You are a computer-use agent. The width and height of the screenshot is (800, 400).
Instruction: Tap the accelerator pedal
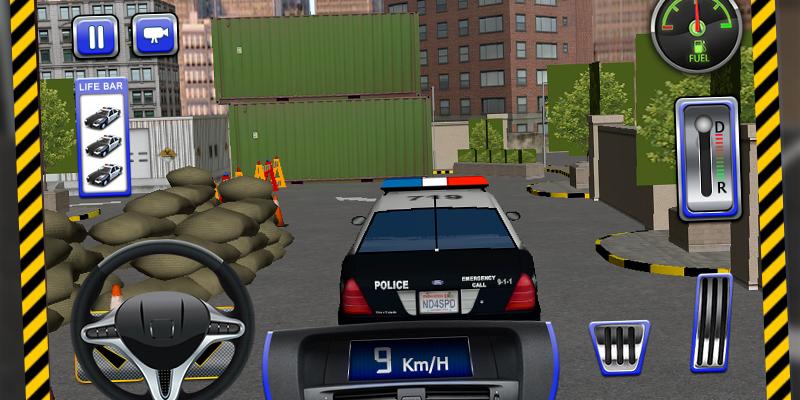coord(711,322)
